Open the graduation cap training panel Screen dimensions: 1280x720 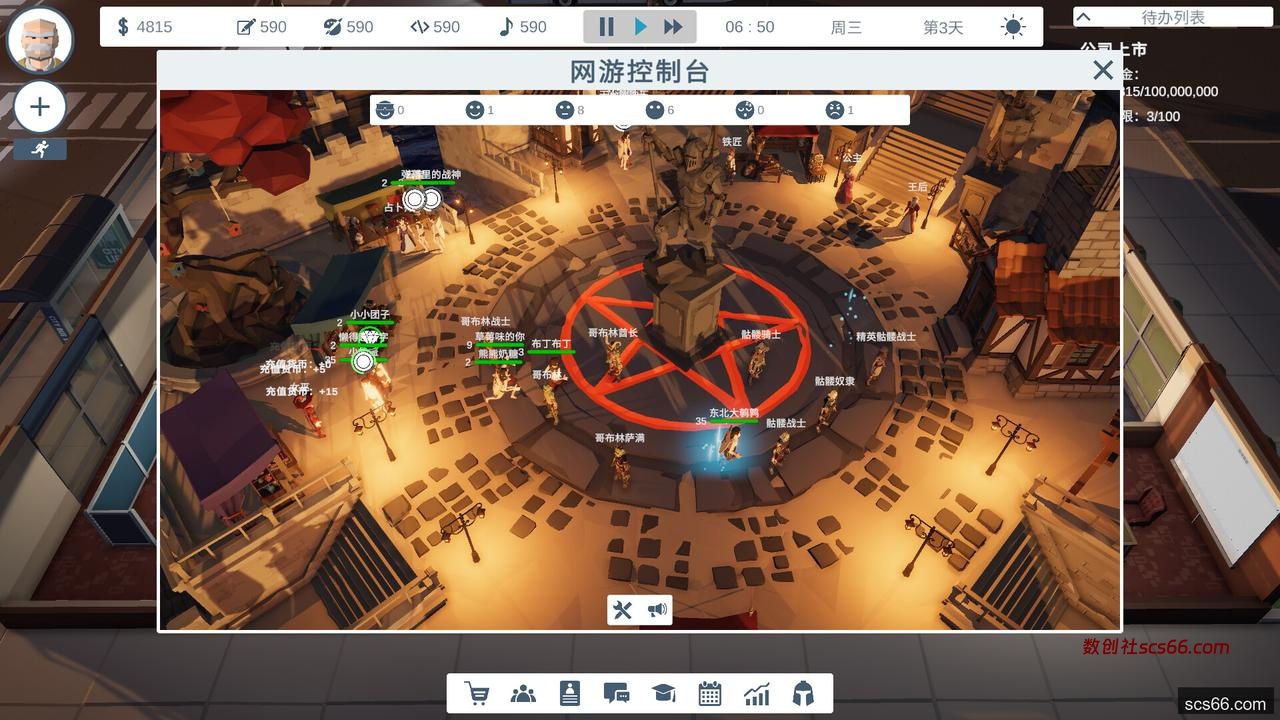[x=663, y=693]
